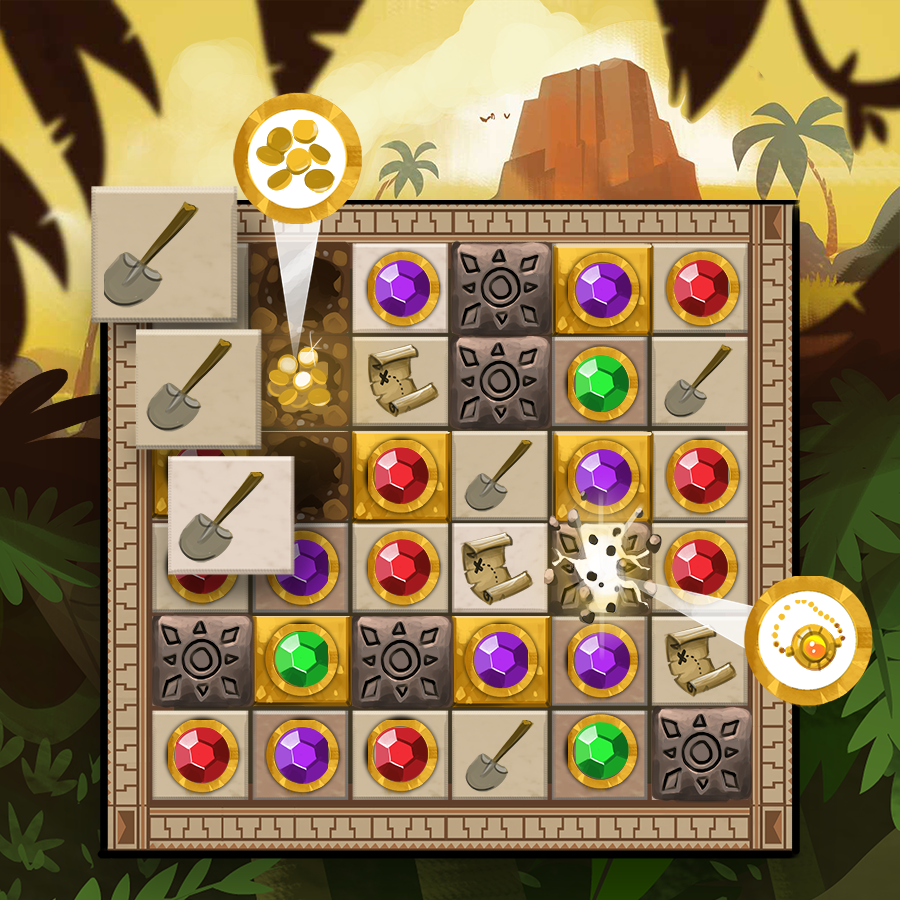
Task: Select the sun stone tile beneath a map scroll
Action: point(700,753)
